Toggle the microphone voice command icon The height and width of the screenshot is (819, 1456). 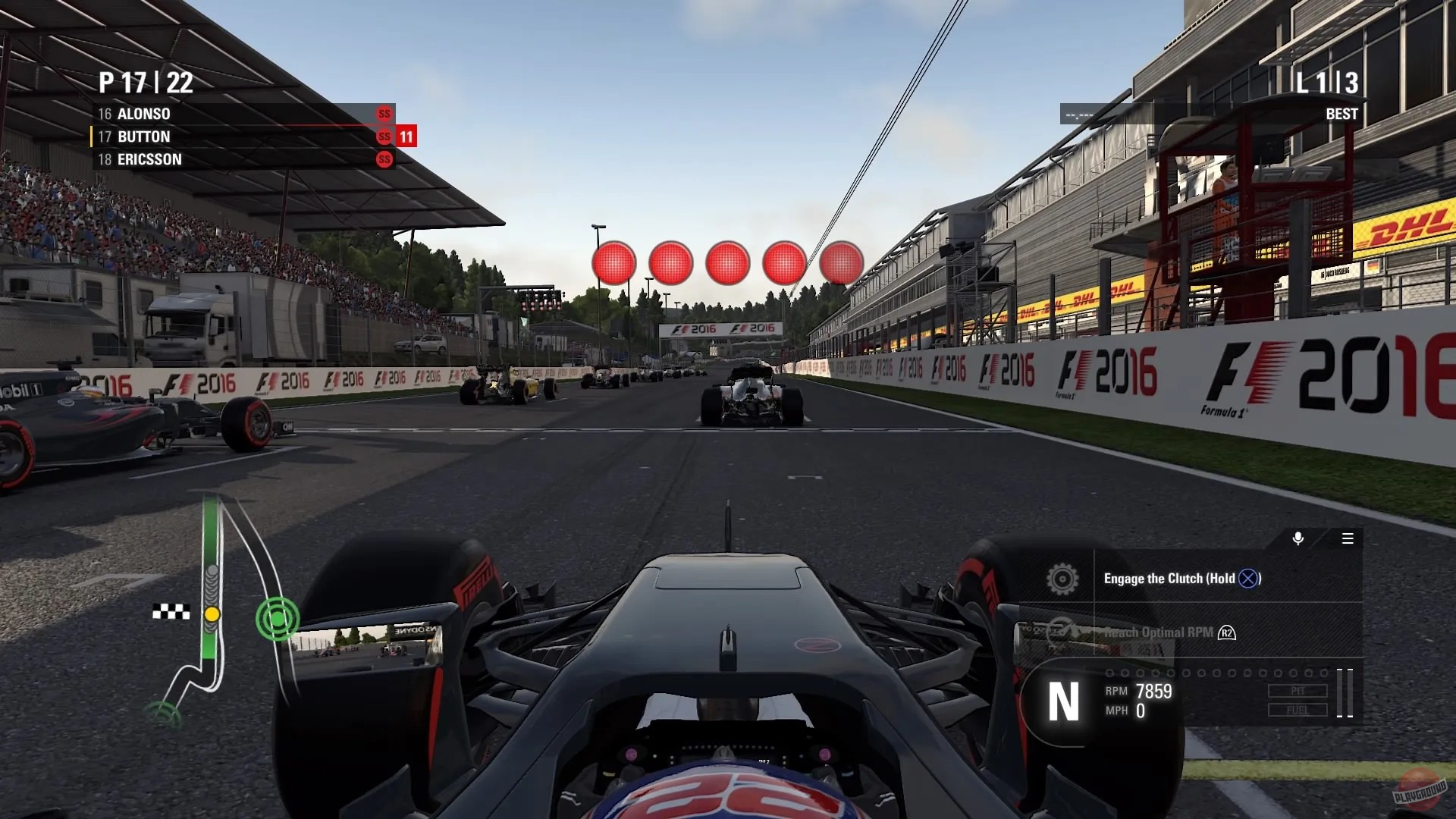pyautogui.click(x=1297, y=539)
